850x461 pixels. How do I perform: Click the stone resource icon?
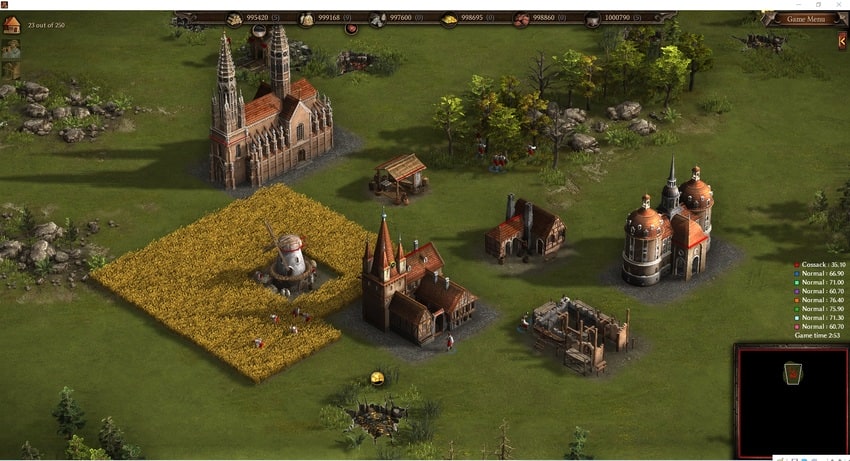(377, 19)
